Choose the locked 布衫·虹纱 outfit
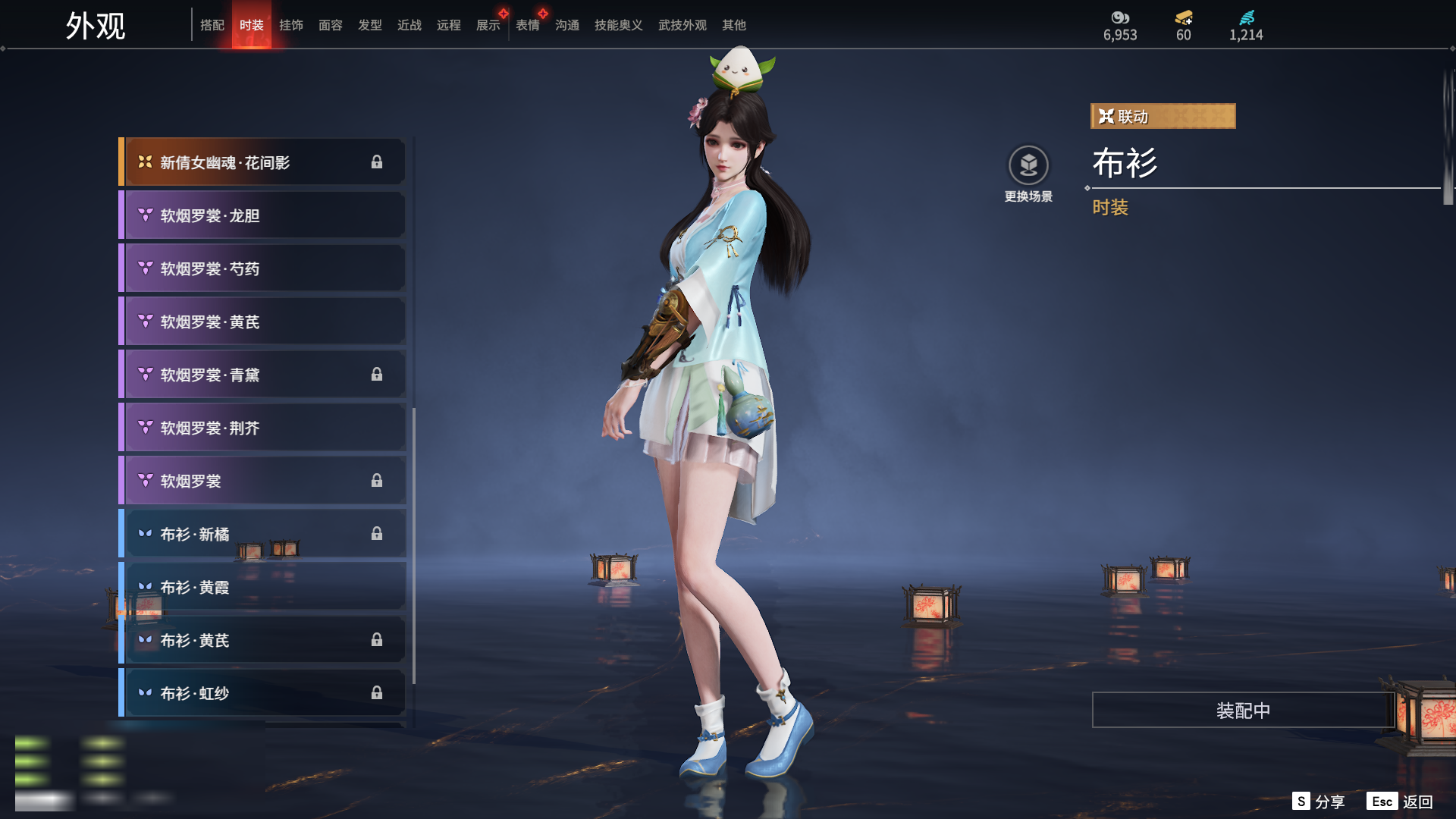Image resolution: width=1456 pixels, height=819 pixels. pos(262,693)
